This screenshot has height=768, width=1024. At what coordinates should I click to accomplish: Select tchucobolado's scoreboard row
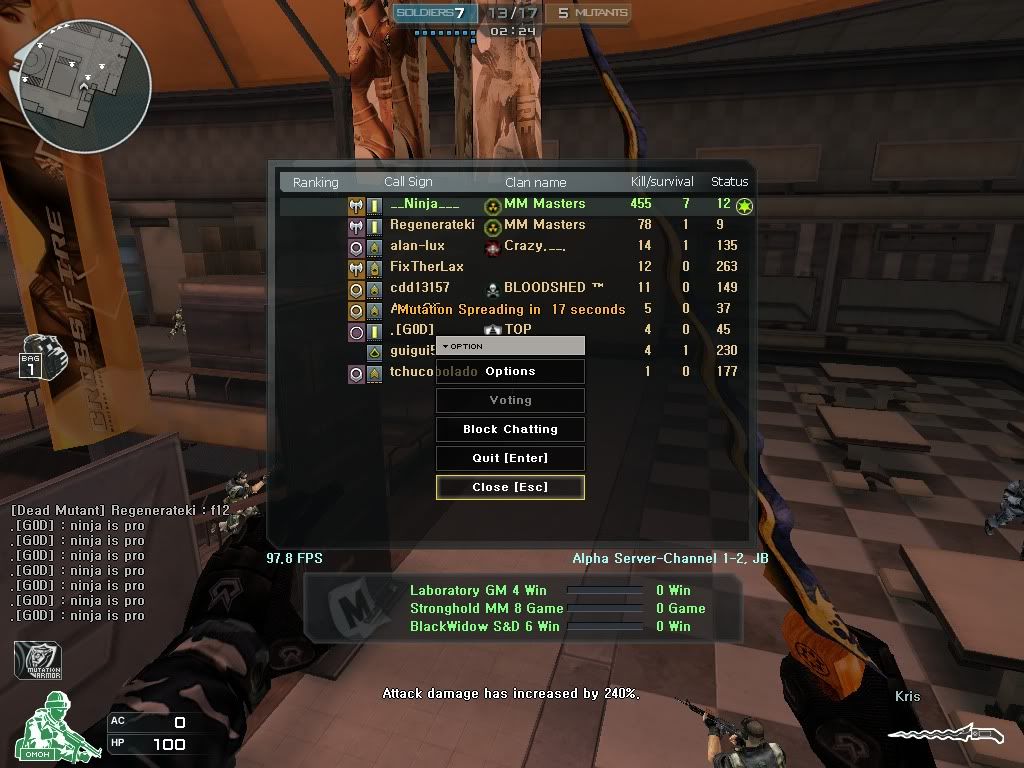point(412,372)
